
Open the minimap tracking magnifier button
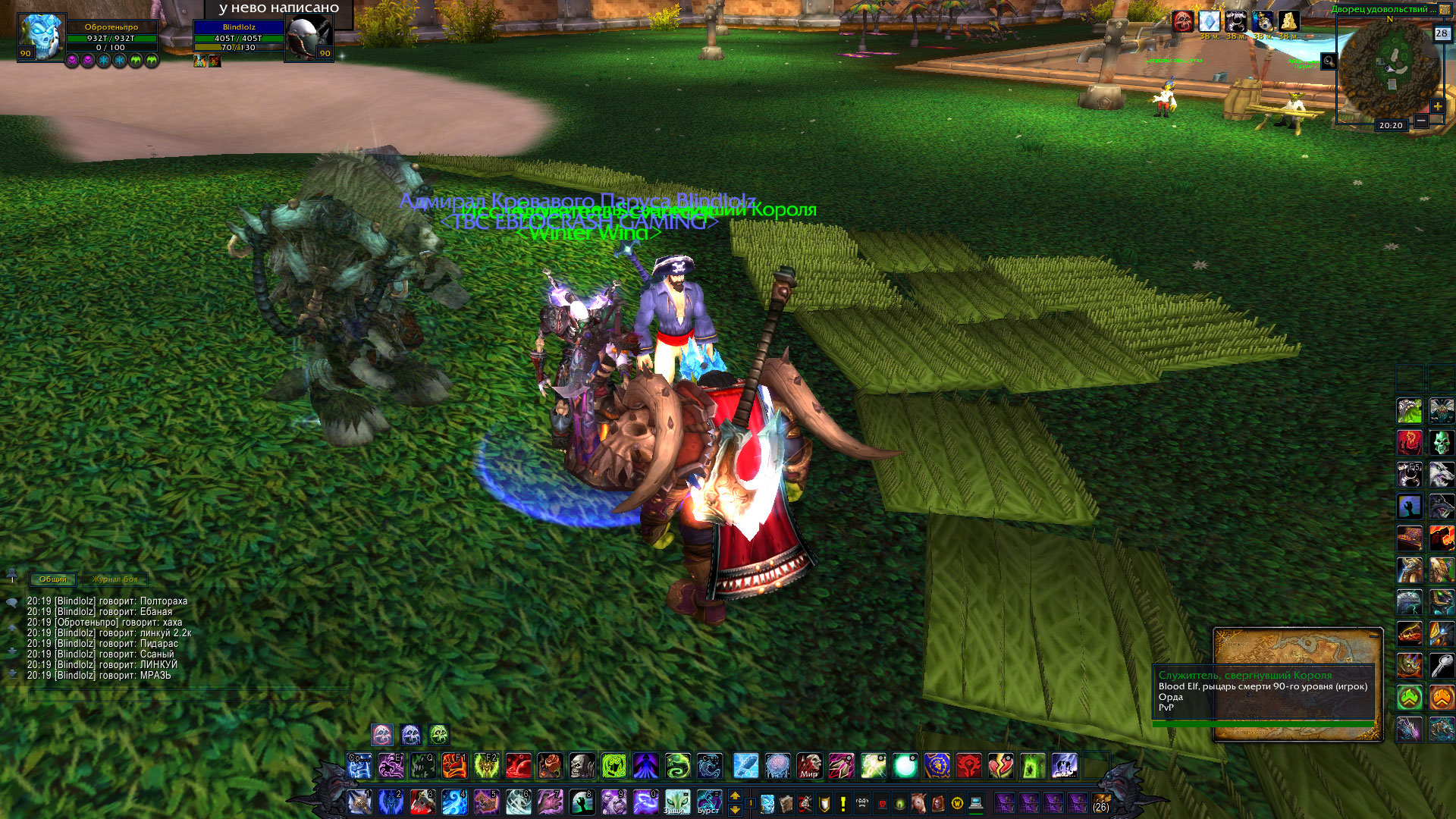click(1329, 61)
